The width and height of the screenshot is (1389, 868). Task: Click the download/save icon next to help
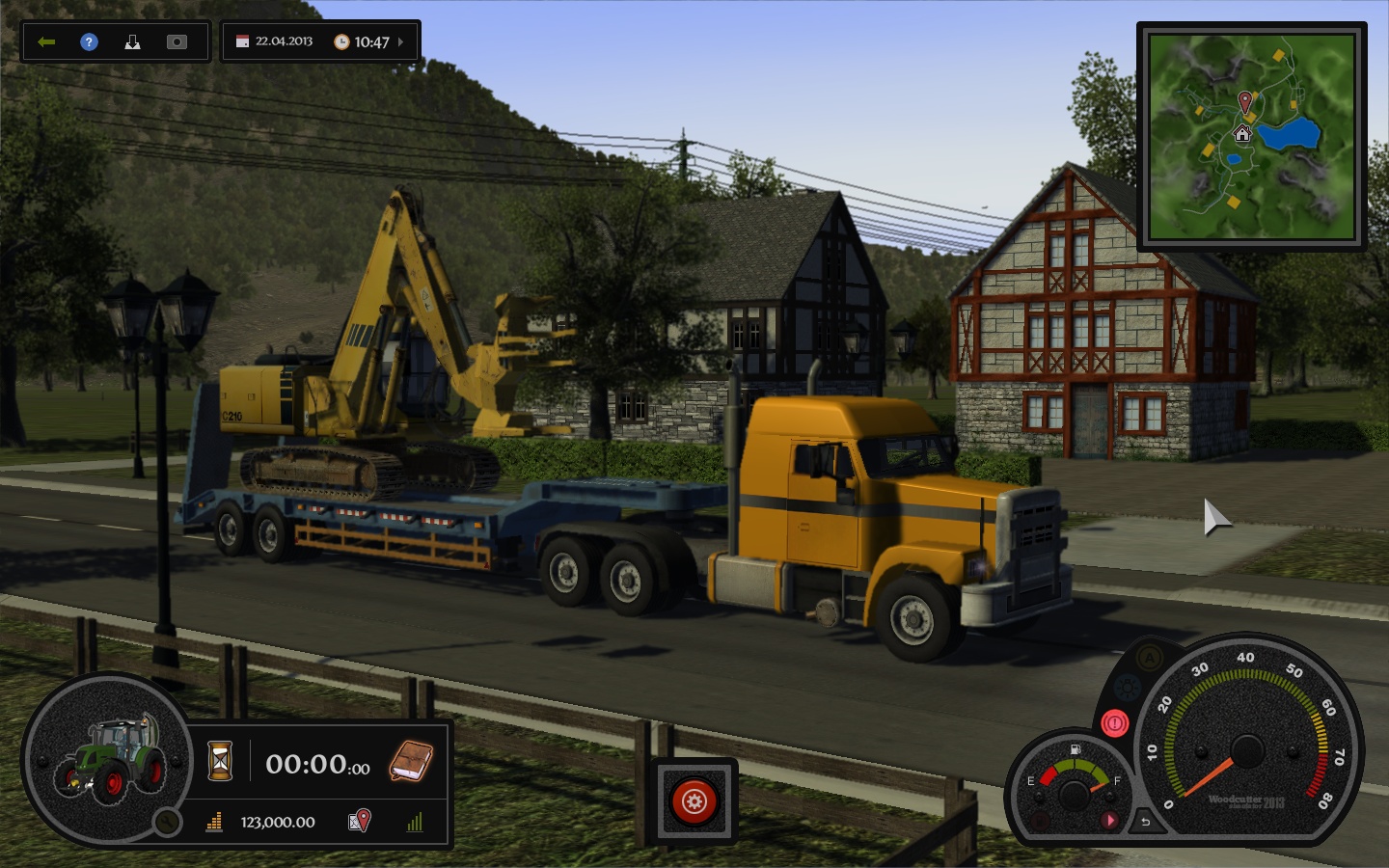click(x=133, y=41)
